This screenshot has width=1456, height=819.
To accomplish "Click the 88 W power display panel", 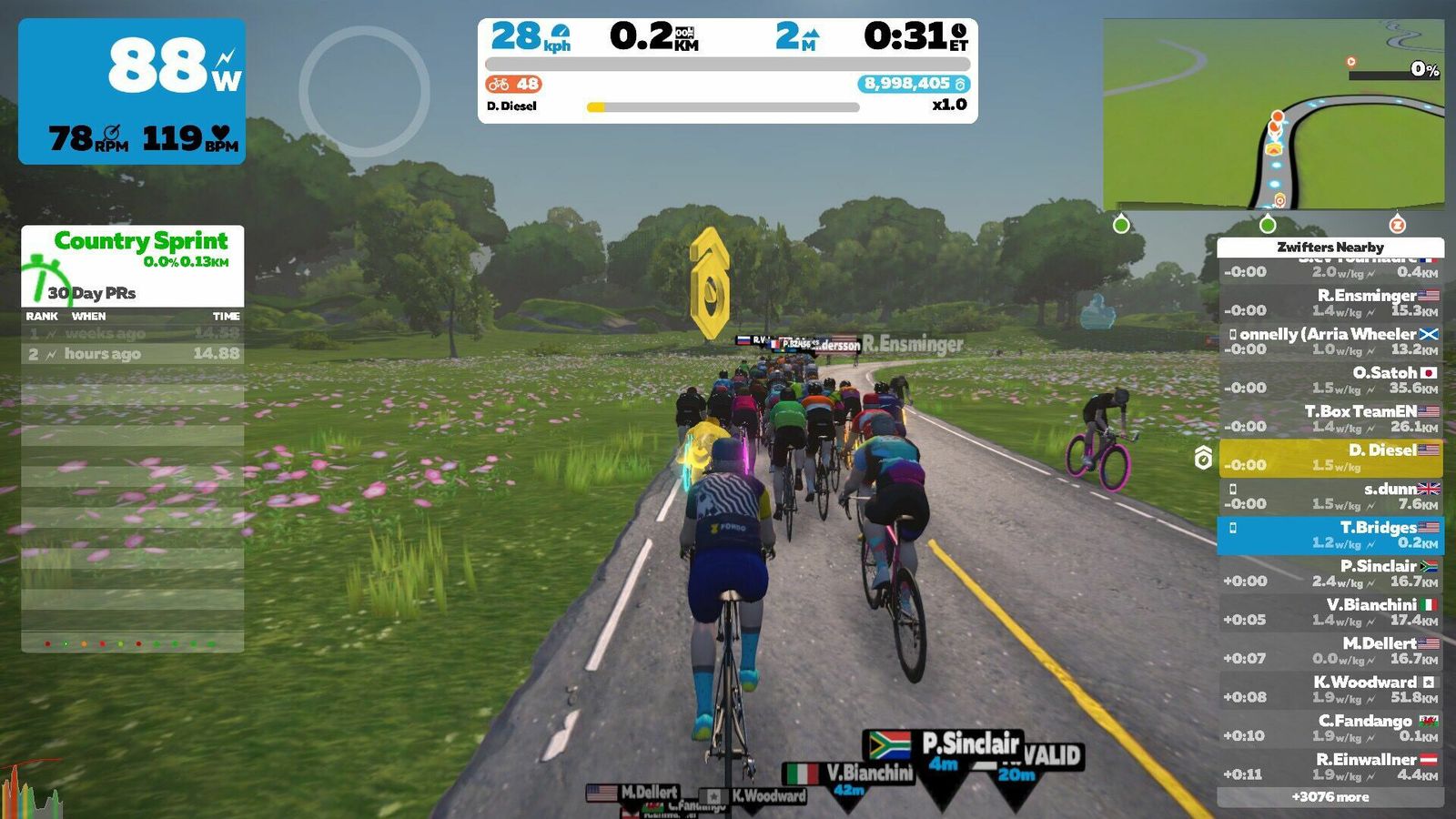I will 132,91.
